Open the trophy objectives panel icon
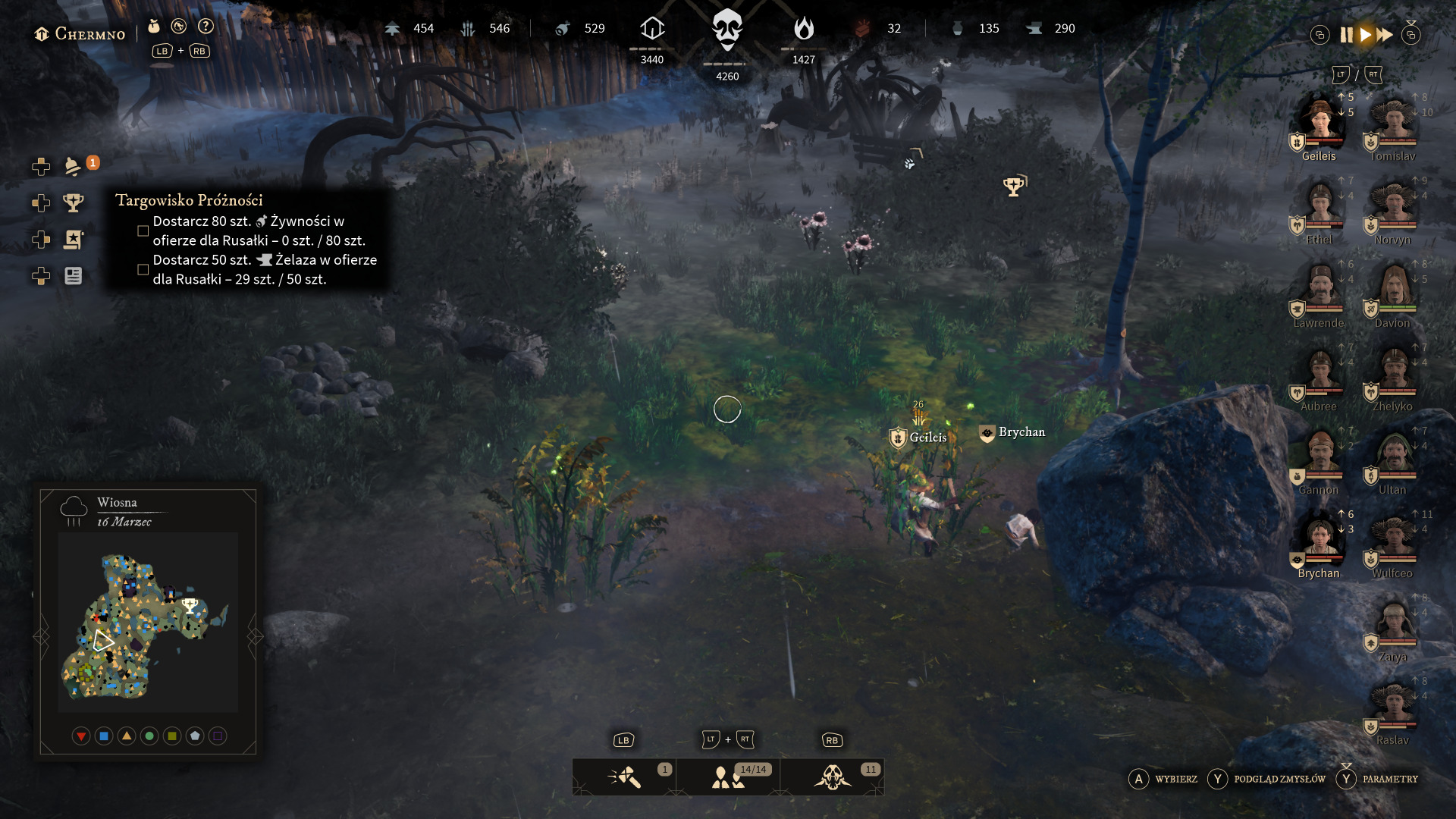 74,202
